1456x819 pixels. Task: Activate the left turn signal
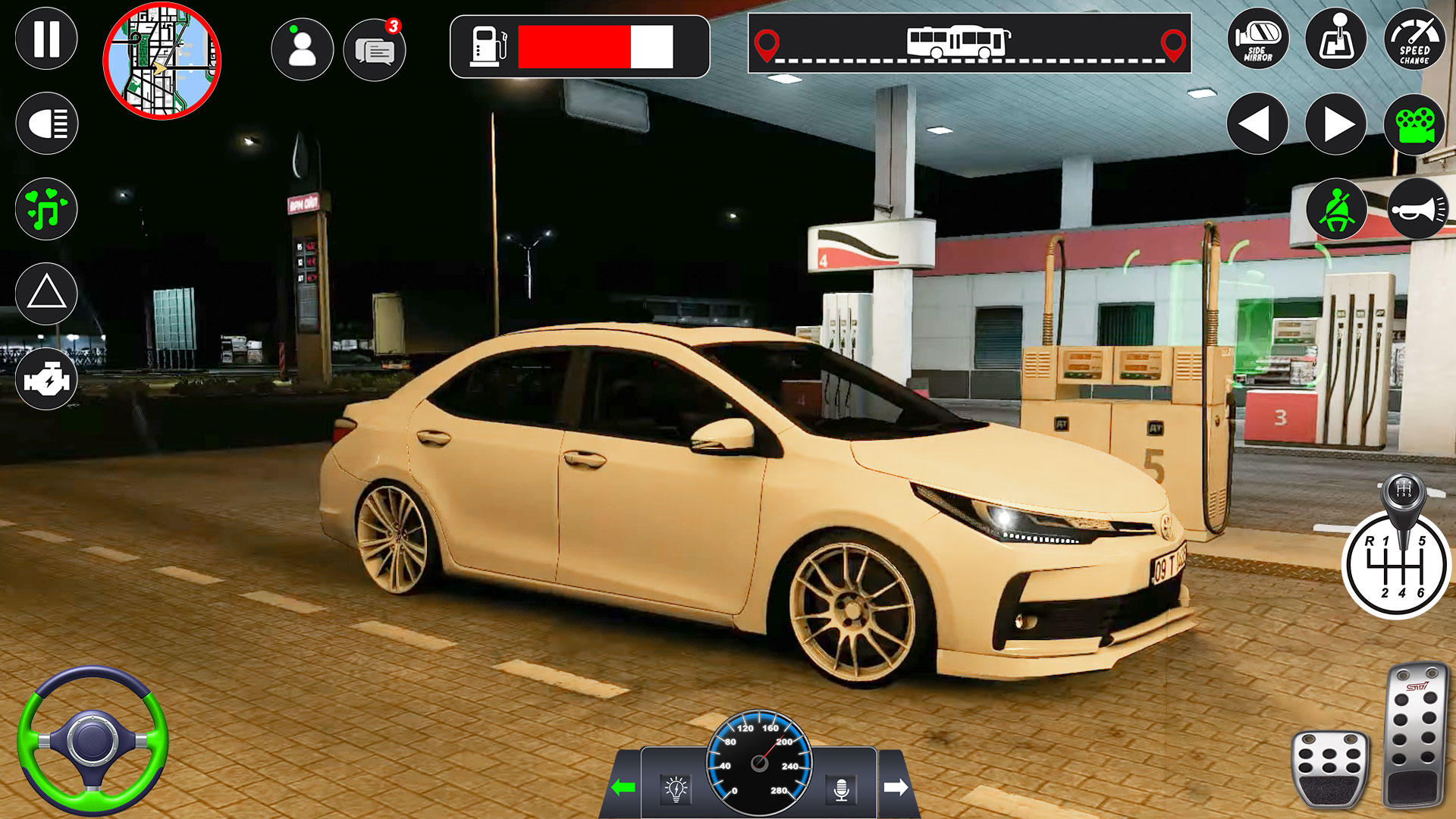623,786
